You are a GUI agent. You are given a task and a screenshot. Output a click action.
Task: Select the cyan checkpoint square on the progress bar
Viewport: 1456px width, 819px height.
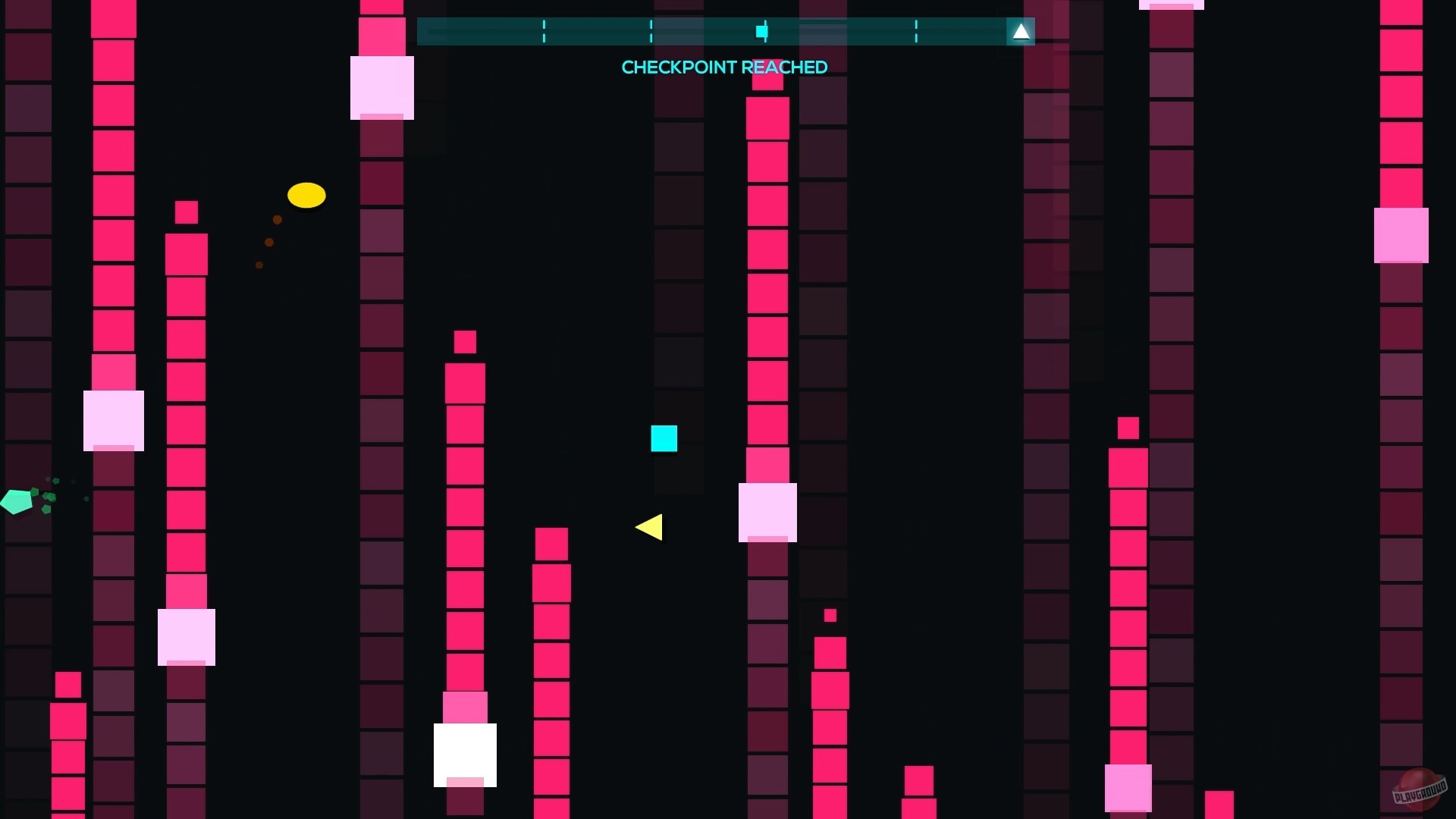[x=761, y=32]
